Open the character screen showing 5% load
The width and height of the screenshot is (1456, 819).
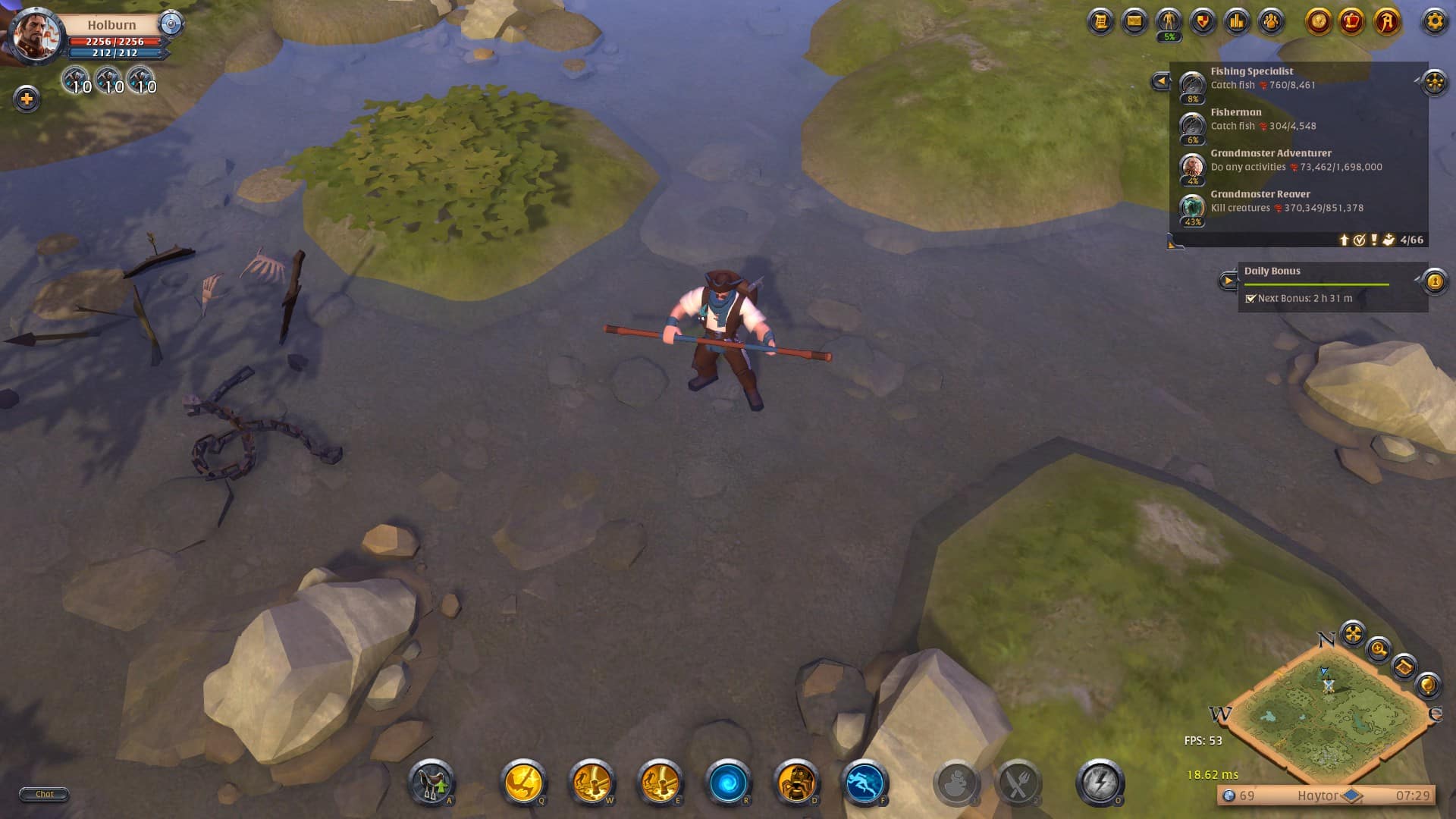point(1168,20)
